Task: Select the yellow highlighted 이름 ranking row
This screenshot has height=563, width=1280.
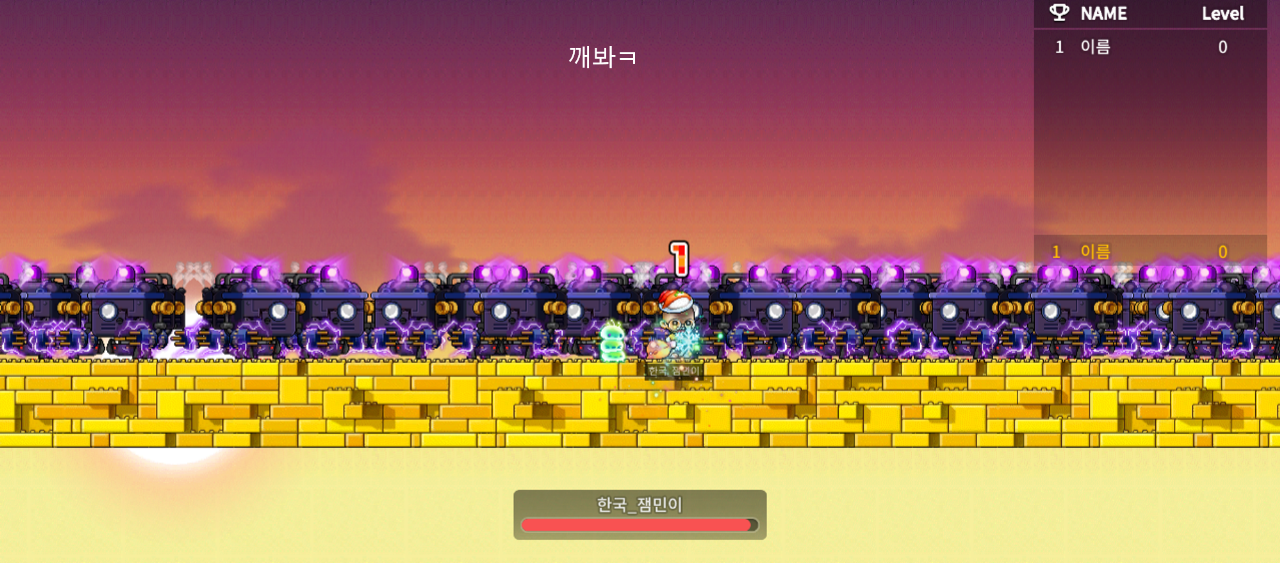Action: point(1150,251)
